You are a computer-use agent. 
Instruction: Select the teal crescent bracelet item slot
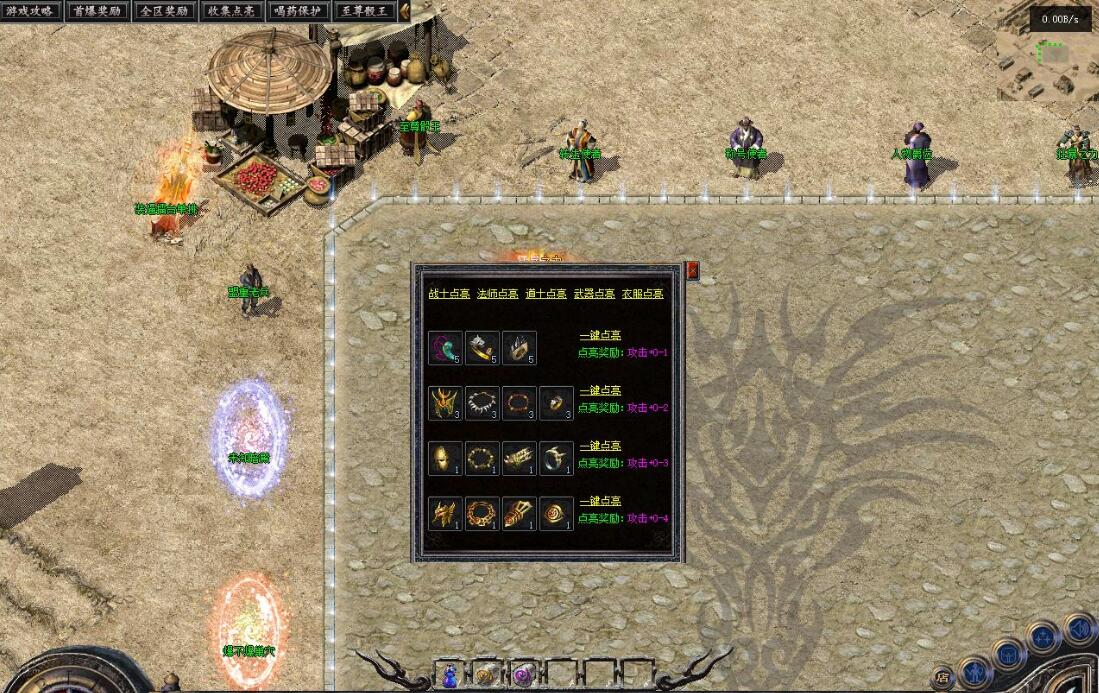pyautogui.click(x=445, y=347)
